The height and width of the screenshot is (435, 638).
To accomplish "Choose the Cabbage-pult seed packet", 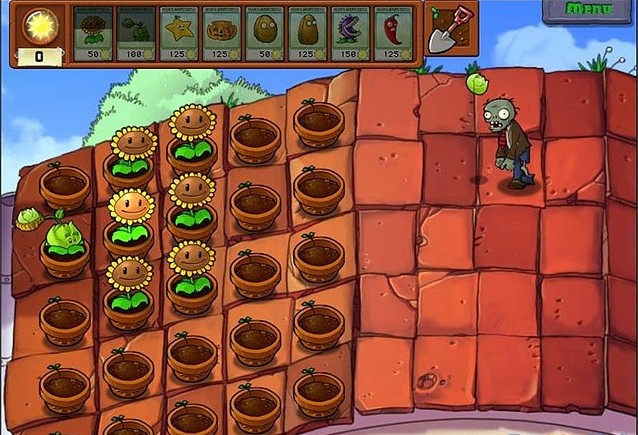I will (x=137, y=32).
